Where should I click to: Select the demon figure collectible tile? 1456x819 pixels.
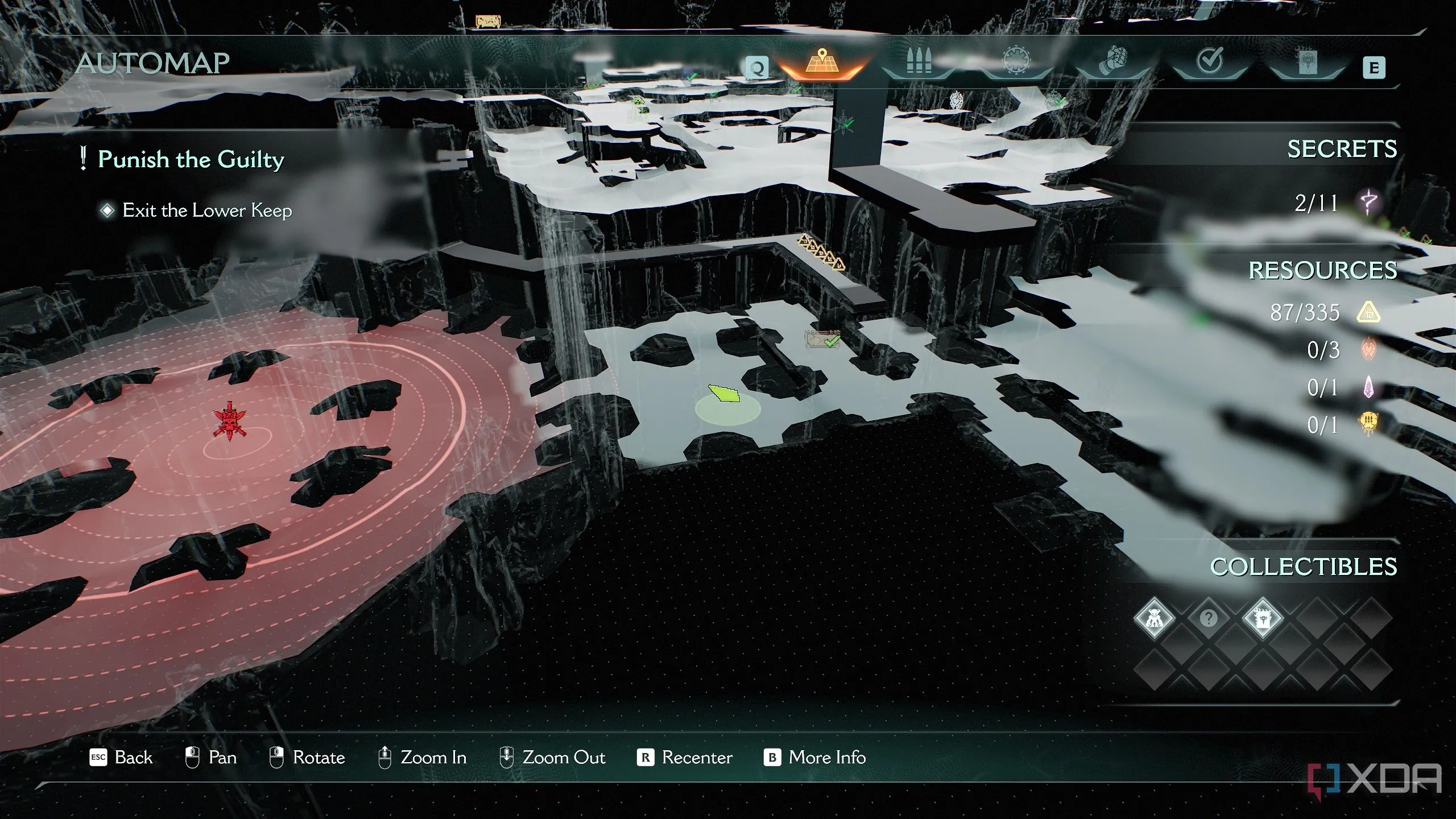pyautogui.click(x=1155, y=618)
